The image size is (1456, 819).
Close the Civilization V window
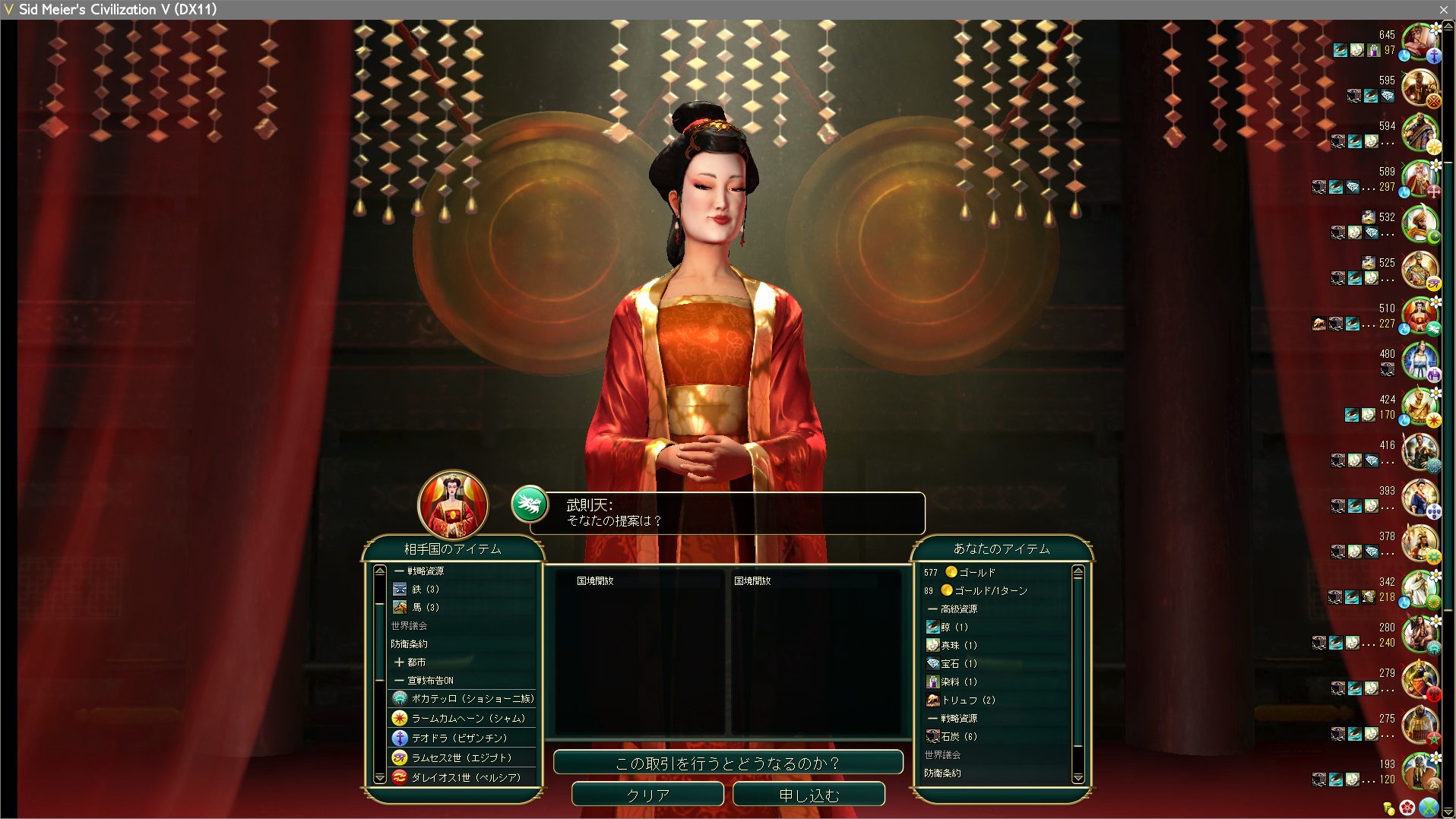click(x=1443, y=9)
